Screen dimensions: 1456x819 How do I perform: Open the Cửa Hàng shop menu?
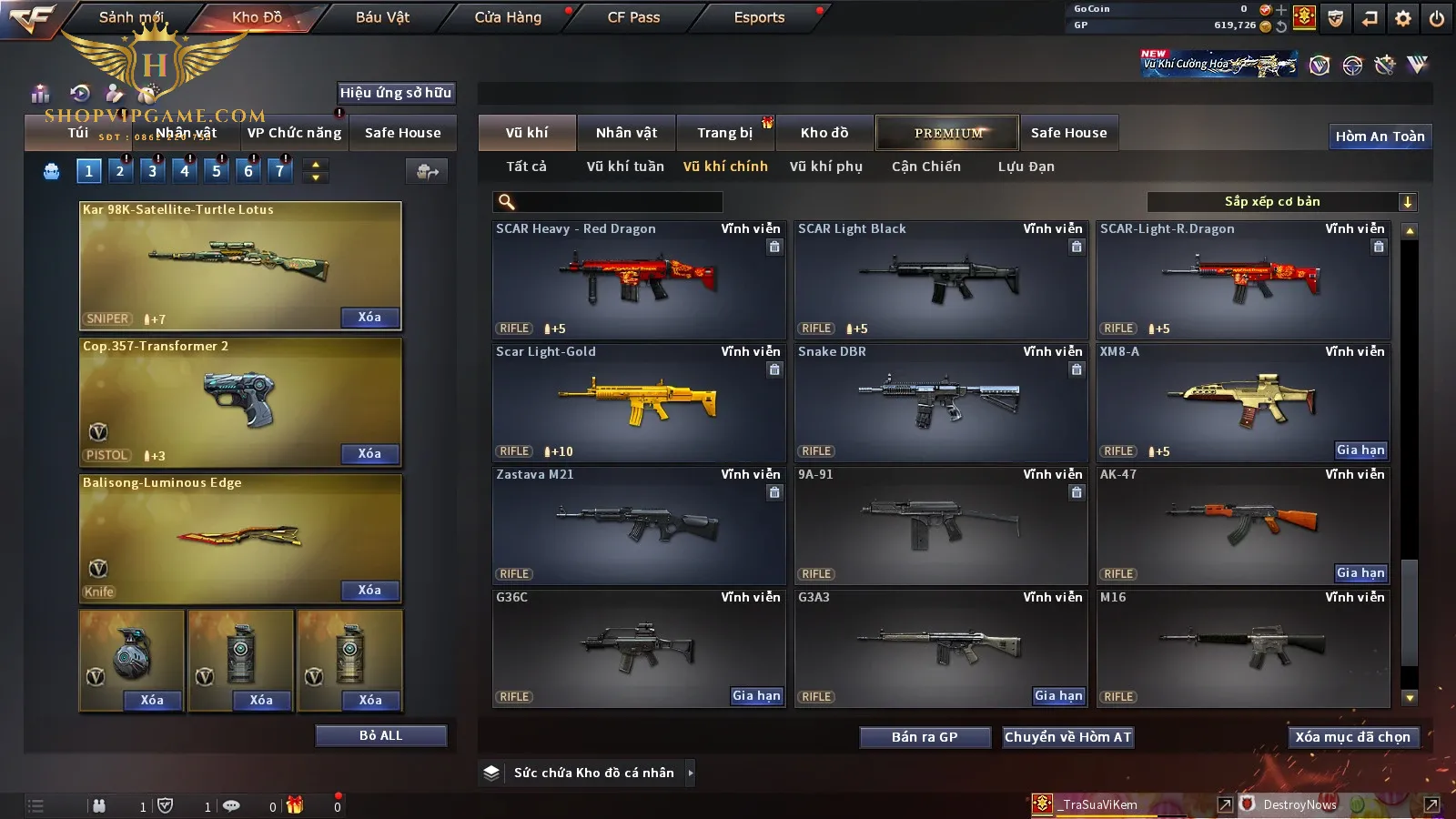coord(508,17)
